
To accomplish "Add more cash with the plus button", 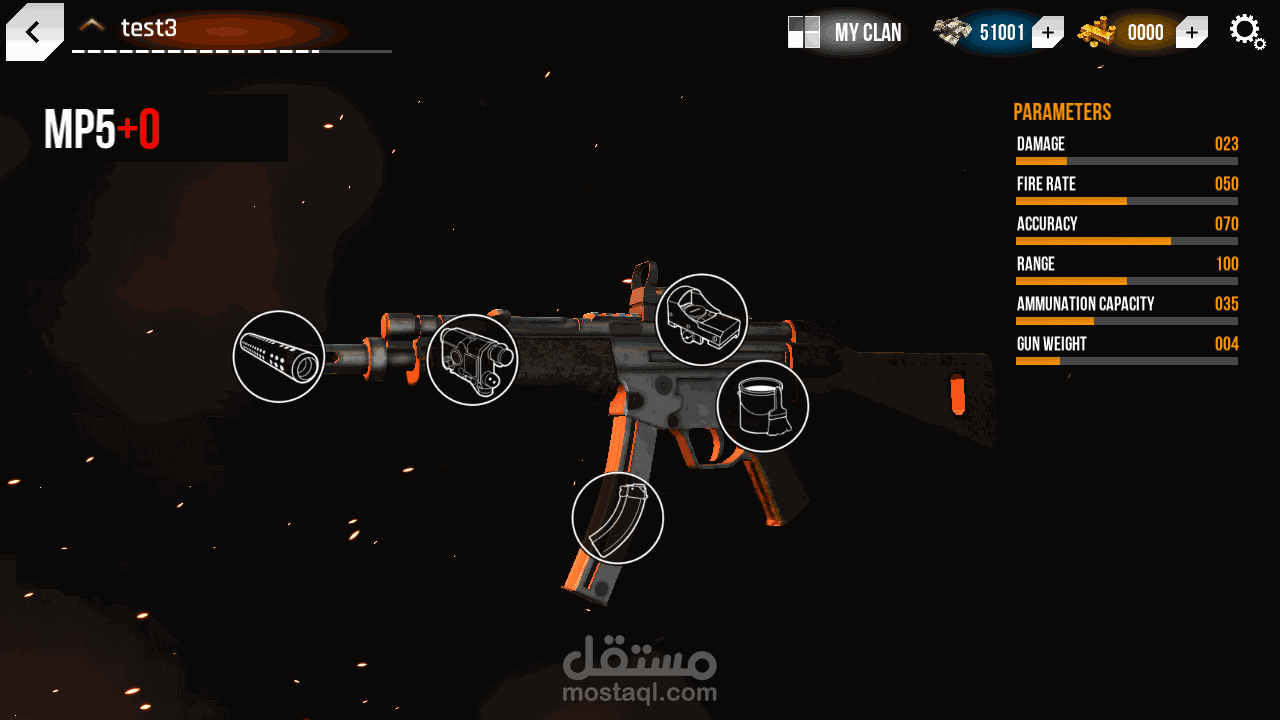I will coord(1047,33).
